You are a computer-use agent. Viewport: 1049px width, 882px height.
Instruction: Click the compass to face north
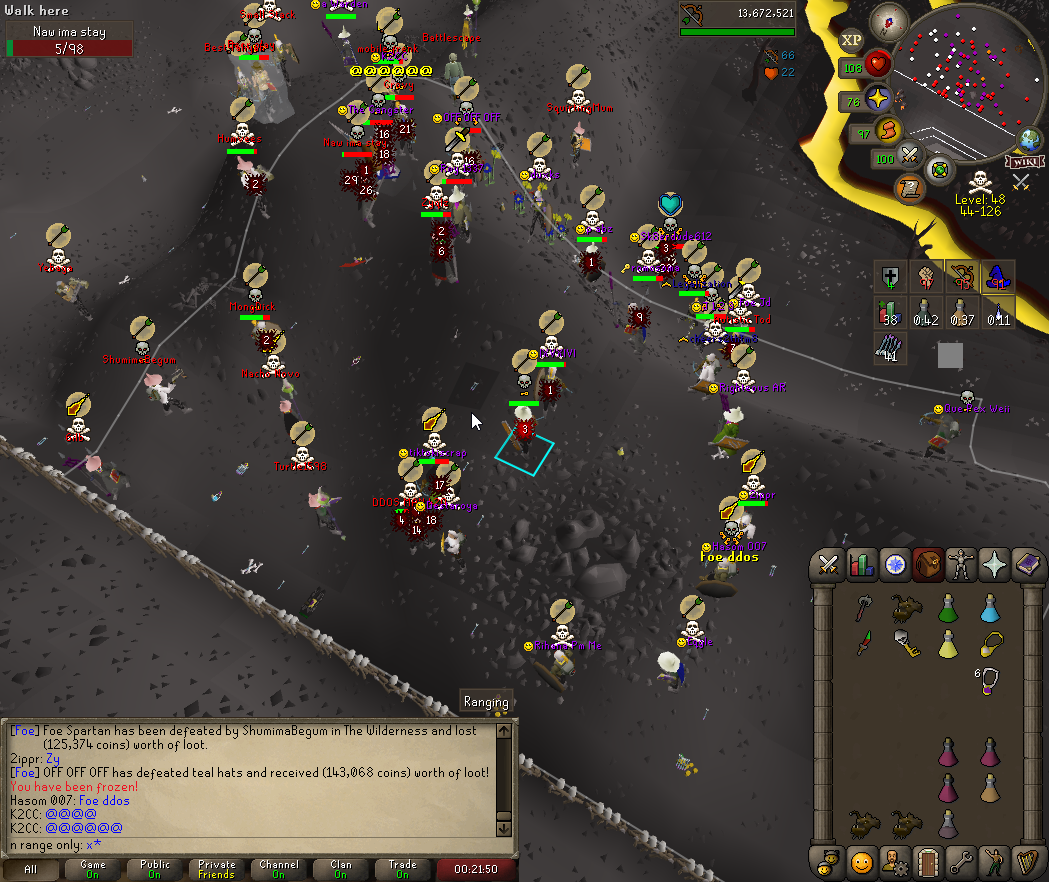887,19
